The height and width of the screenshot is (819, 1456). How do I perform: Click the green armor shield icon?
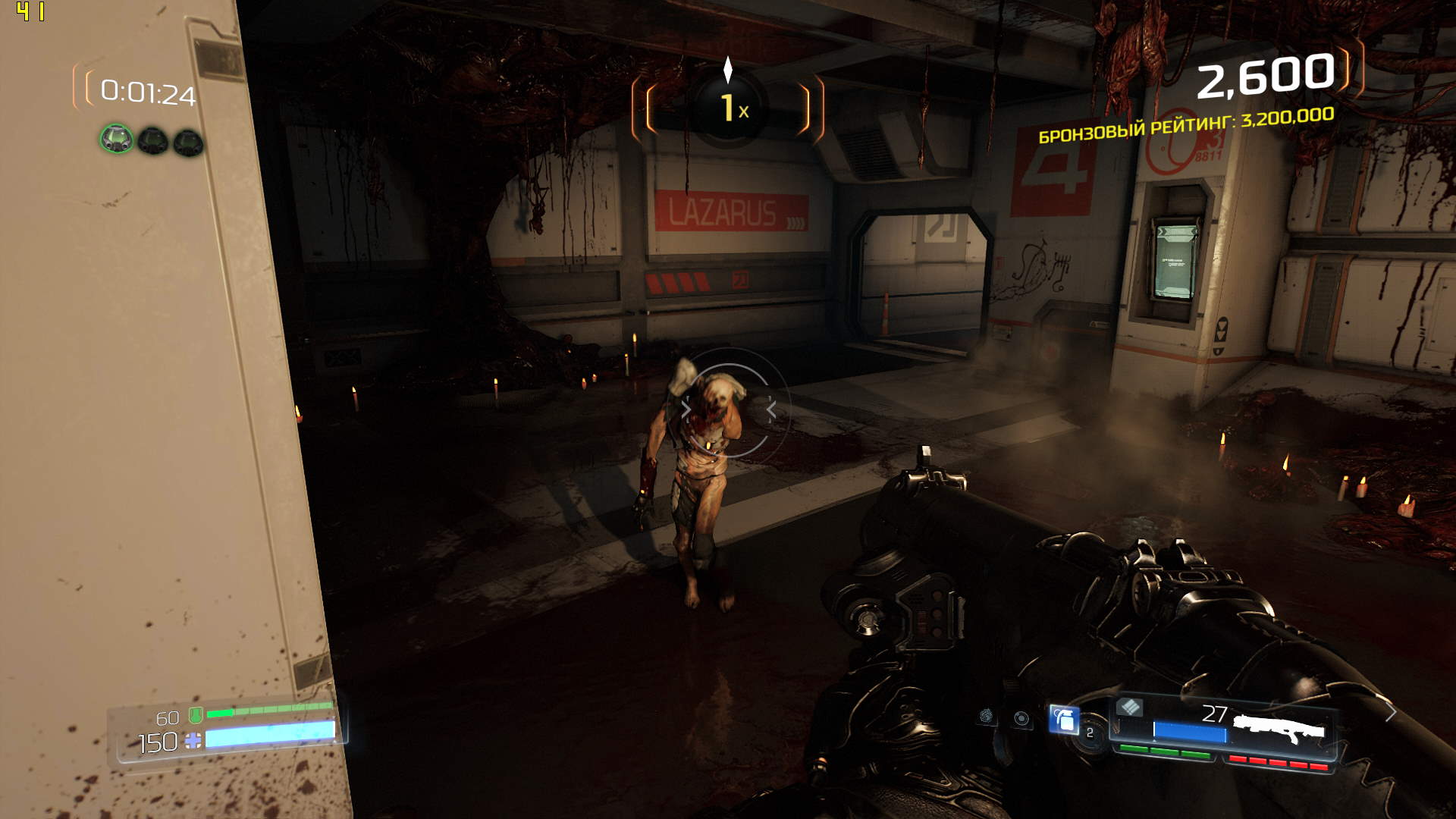[x=195, y=714]
